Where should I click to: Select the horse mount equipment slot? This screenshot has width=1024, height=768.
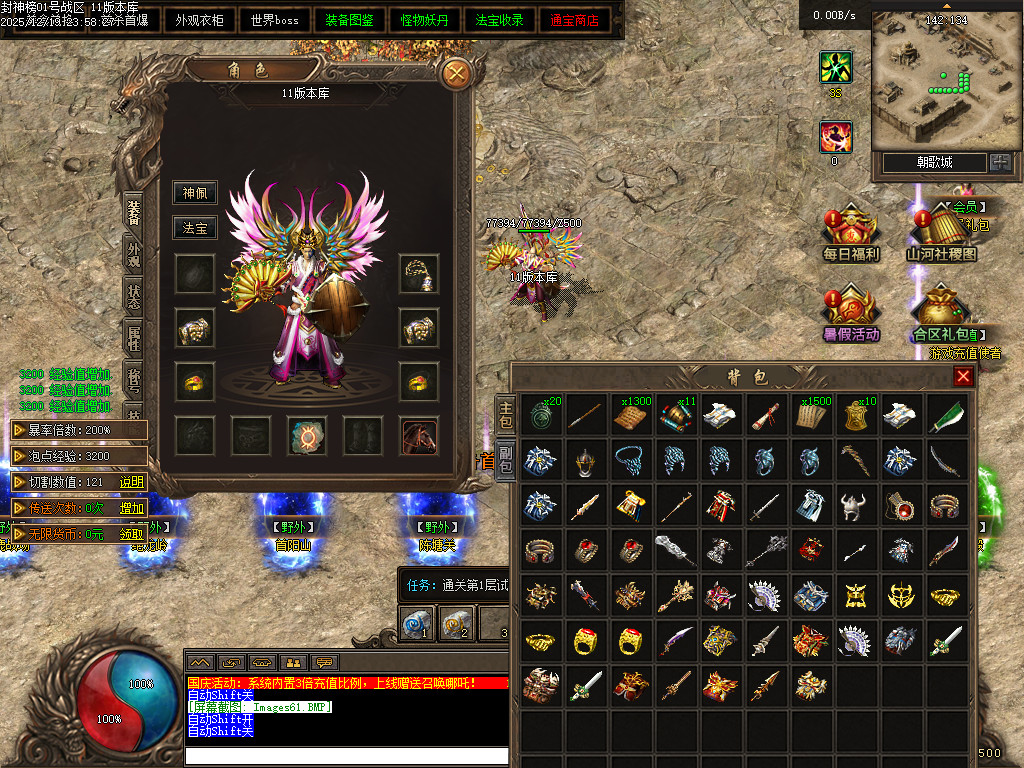pos(420,436)
